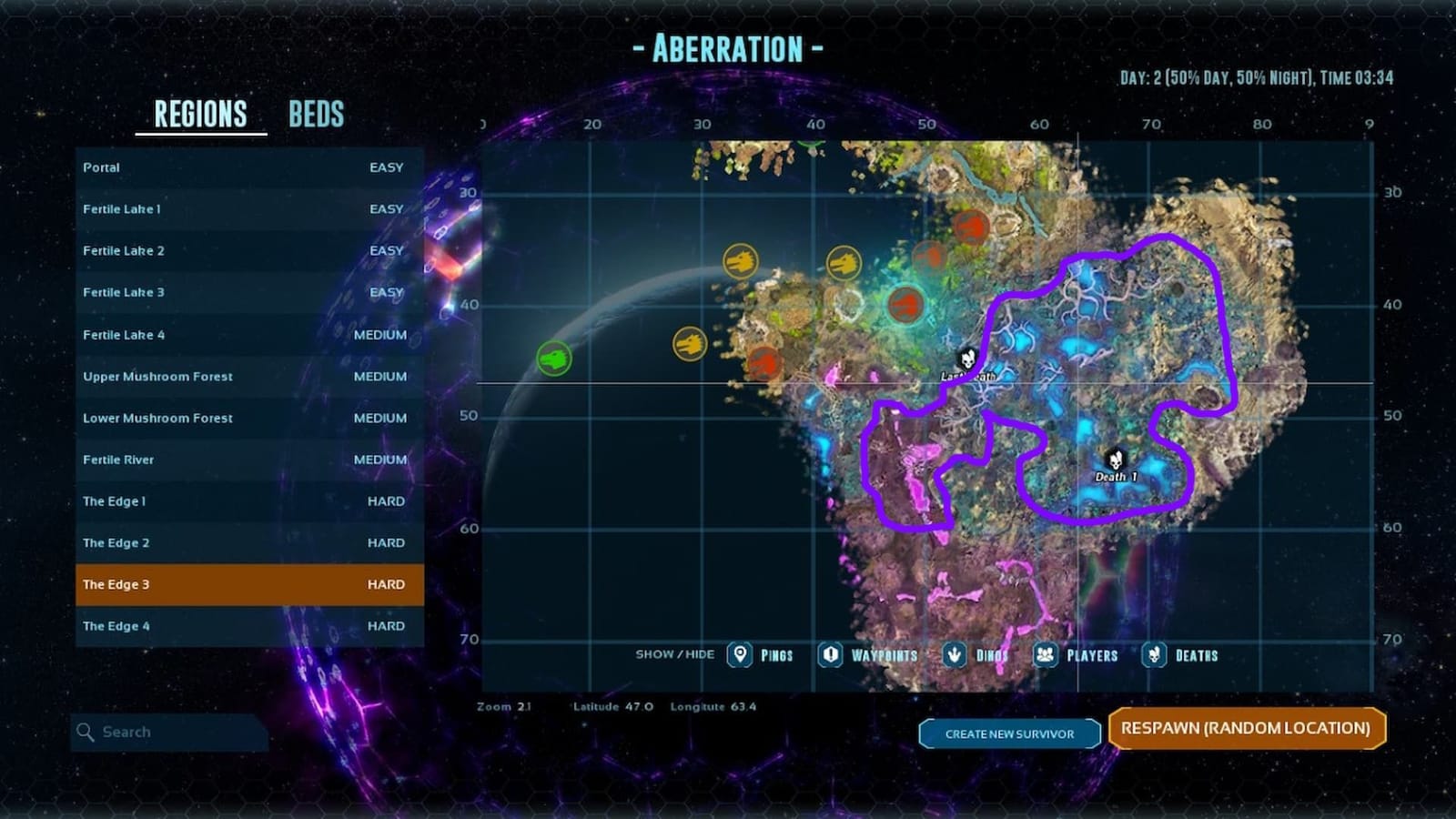
Task: Open the Regions tab
Action: click(198, 114)
